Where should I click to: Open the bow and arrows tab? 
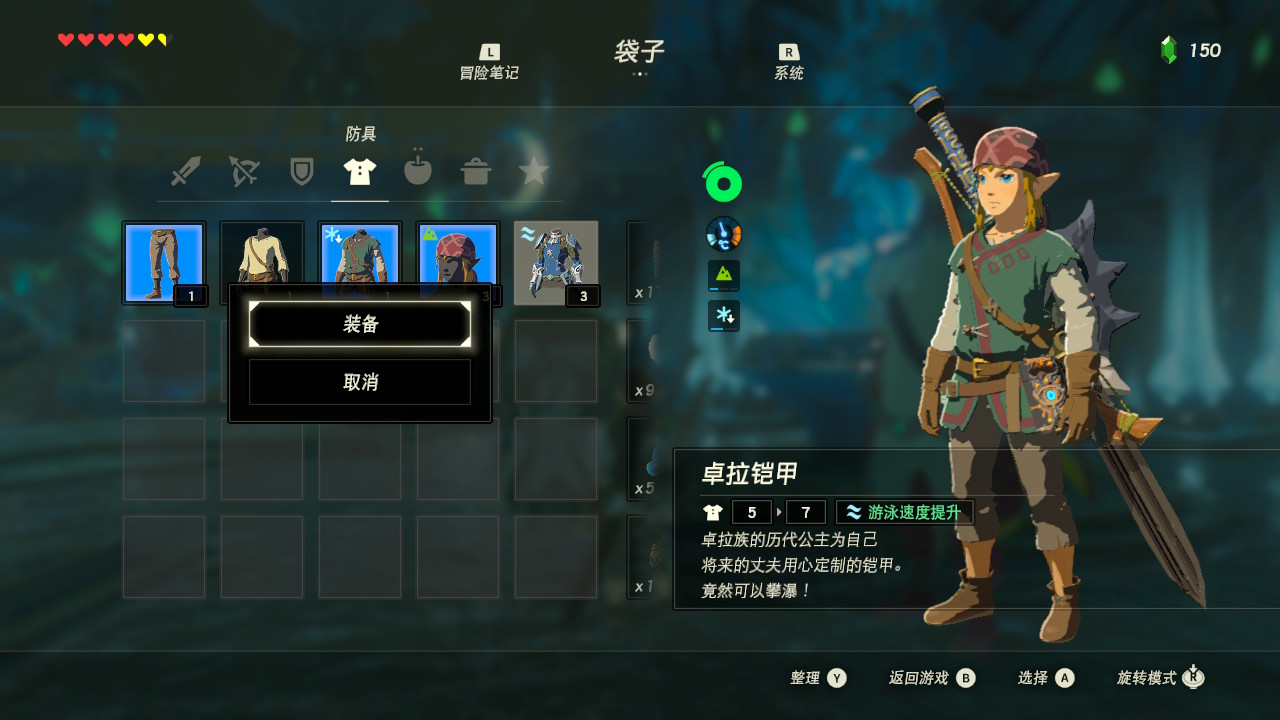pos(243,172)
